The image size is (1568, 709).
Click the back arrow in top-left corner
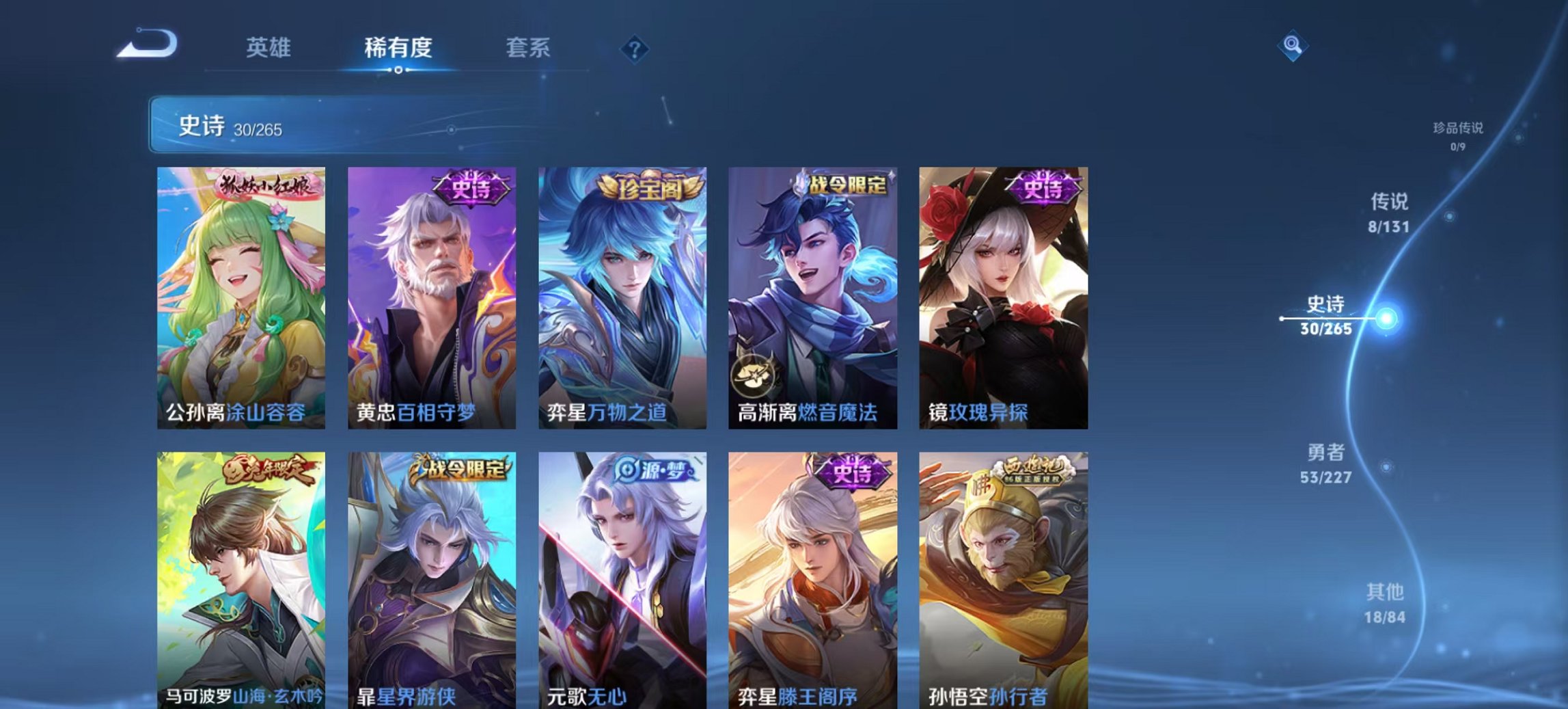point(149,43)
